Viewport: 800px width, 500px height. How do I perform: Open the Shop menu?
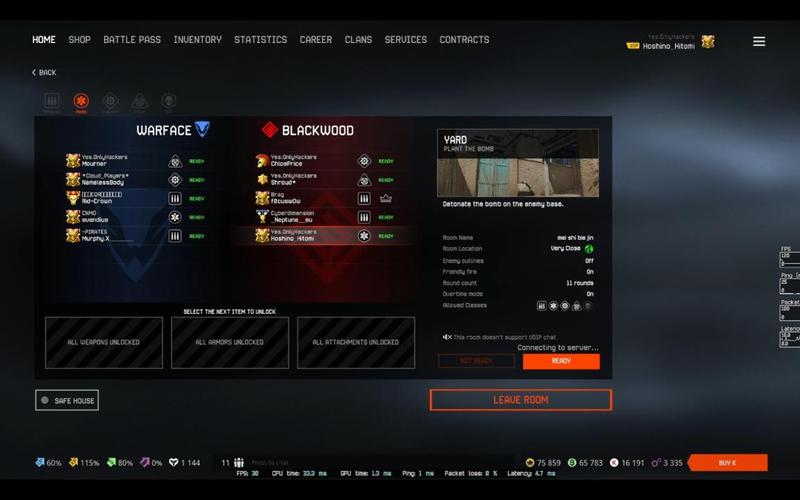pos(79,40)
